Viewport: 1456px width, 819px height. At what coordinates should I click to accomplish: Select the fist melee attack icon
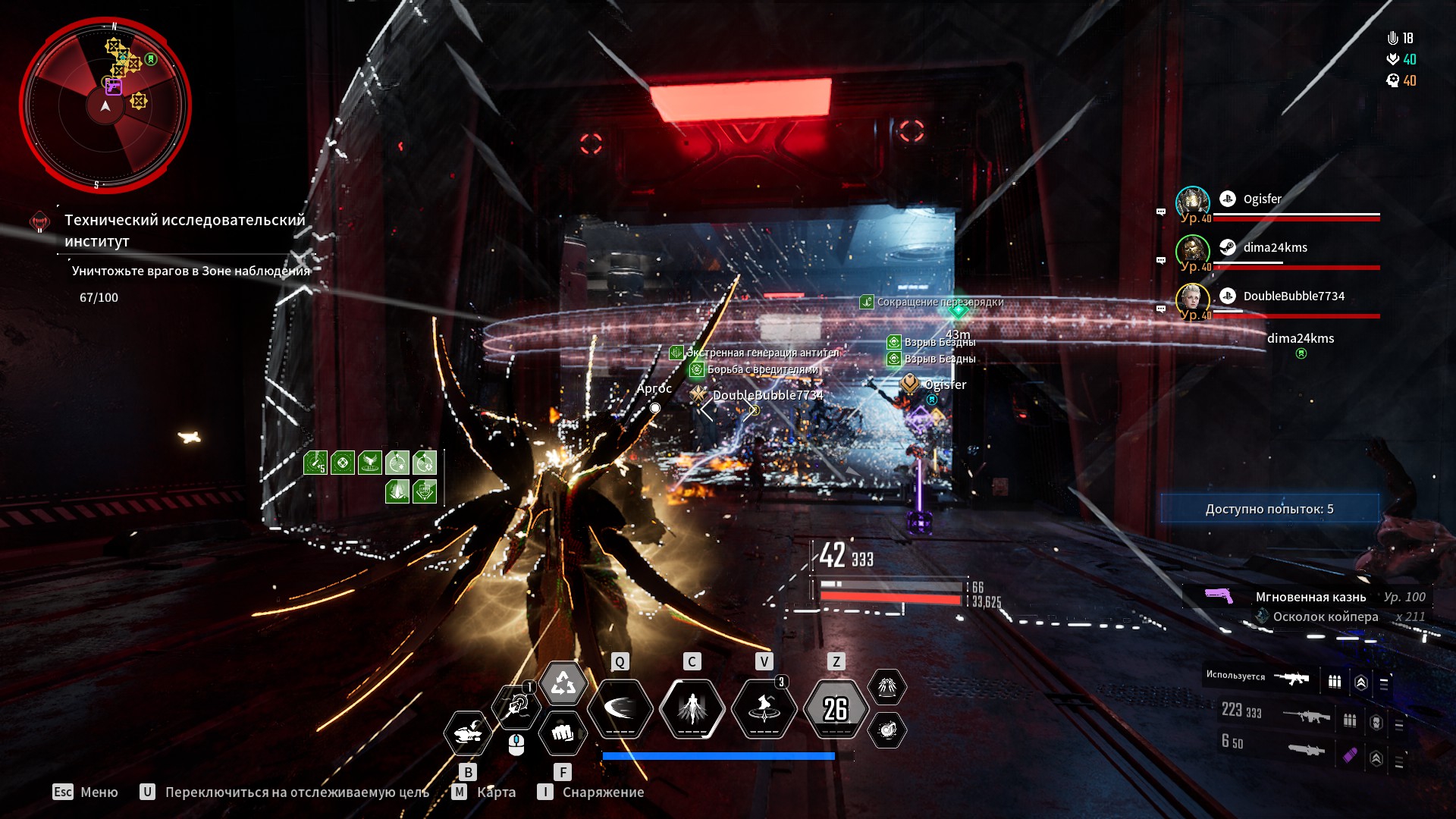tap(562, 733)
